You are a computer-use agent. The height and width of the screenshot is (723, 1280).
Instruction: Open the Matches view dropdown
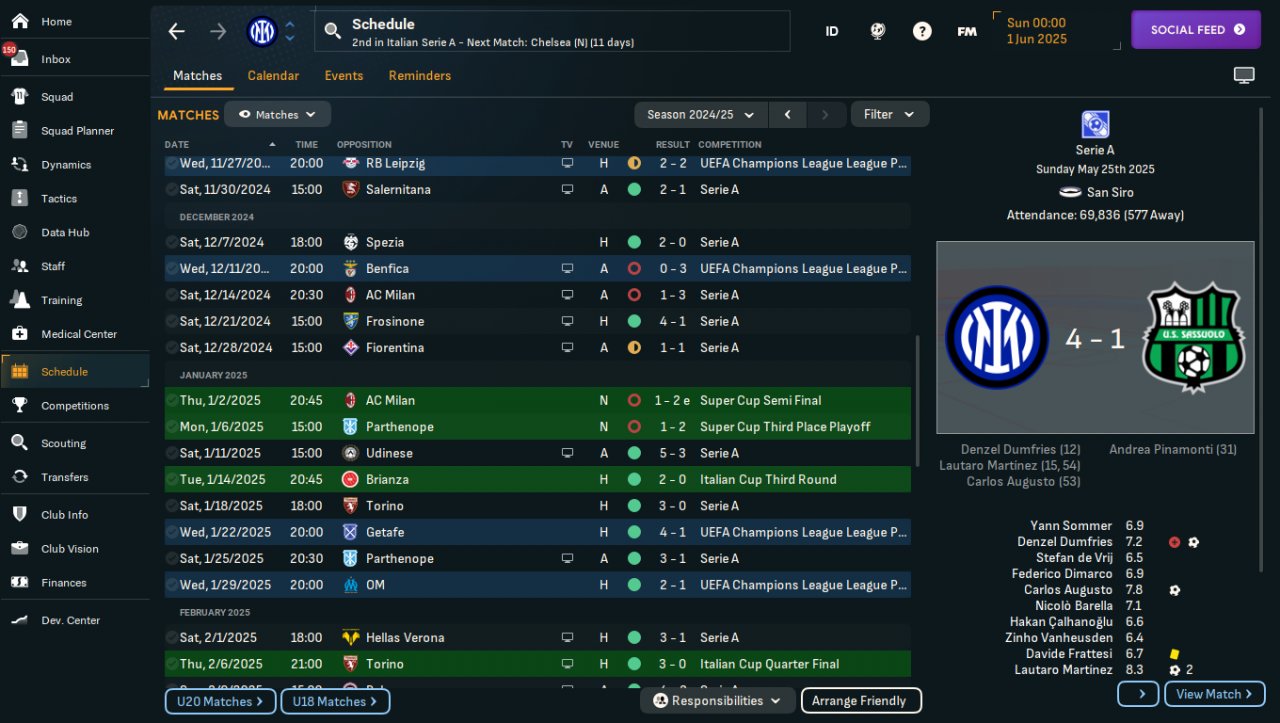[277, 115]
